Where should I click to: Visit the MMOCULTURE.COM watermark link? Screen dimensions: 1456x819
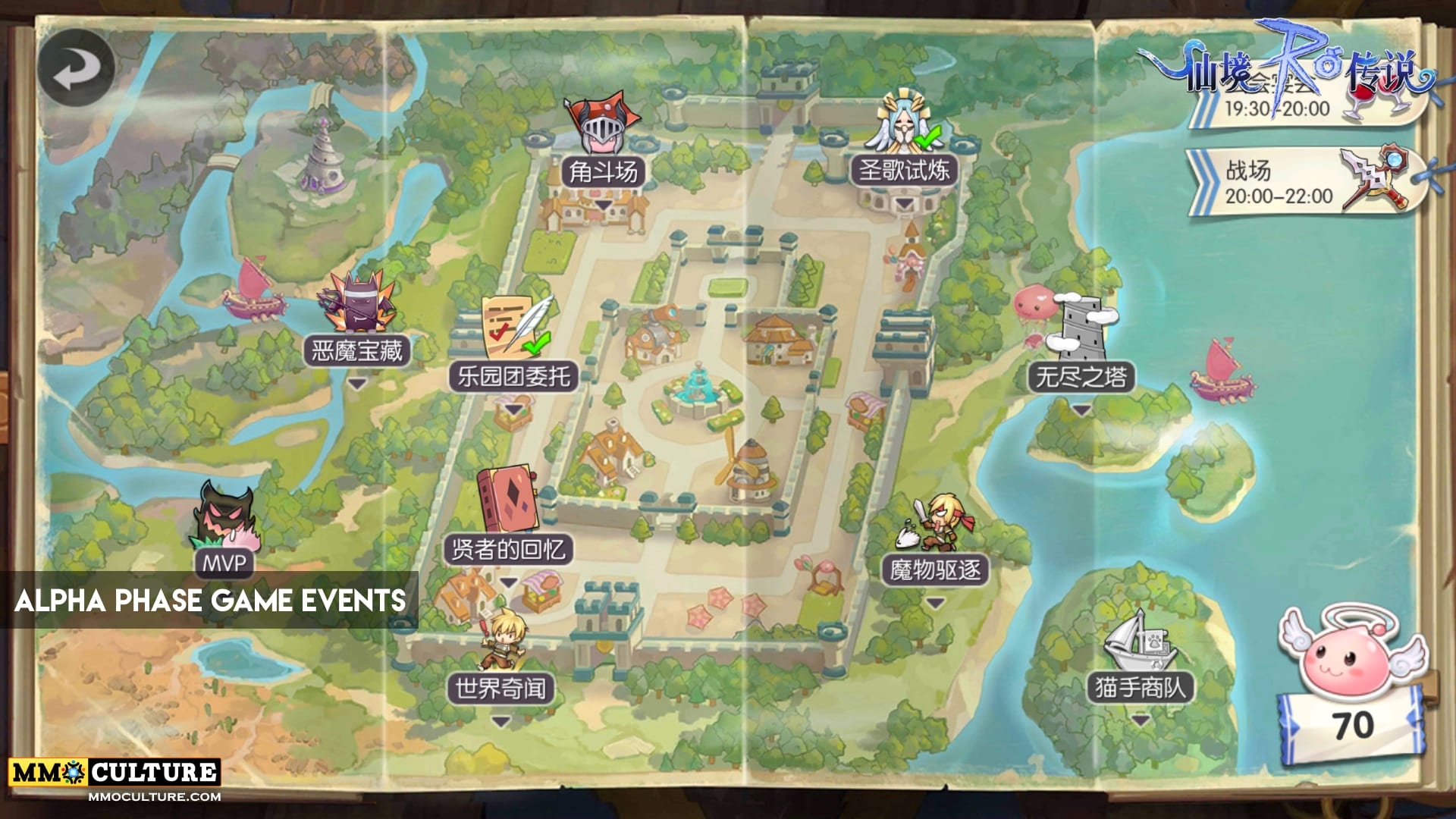tap(154, 797)
